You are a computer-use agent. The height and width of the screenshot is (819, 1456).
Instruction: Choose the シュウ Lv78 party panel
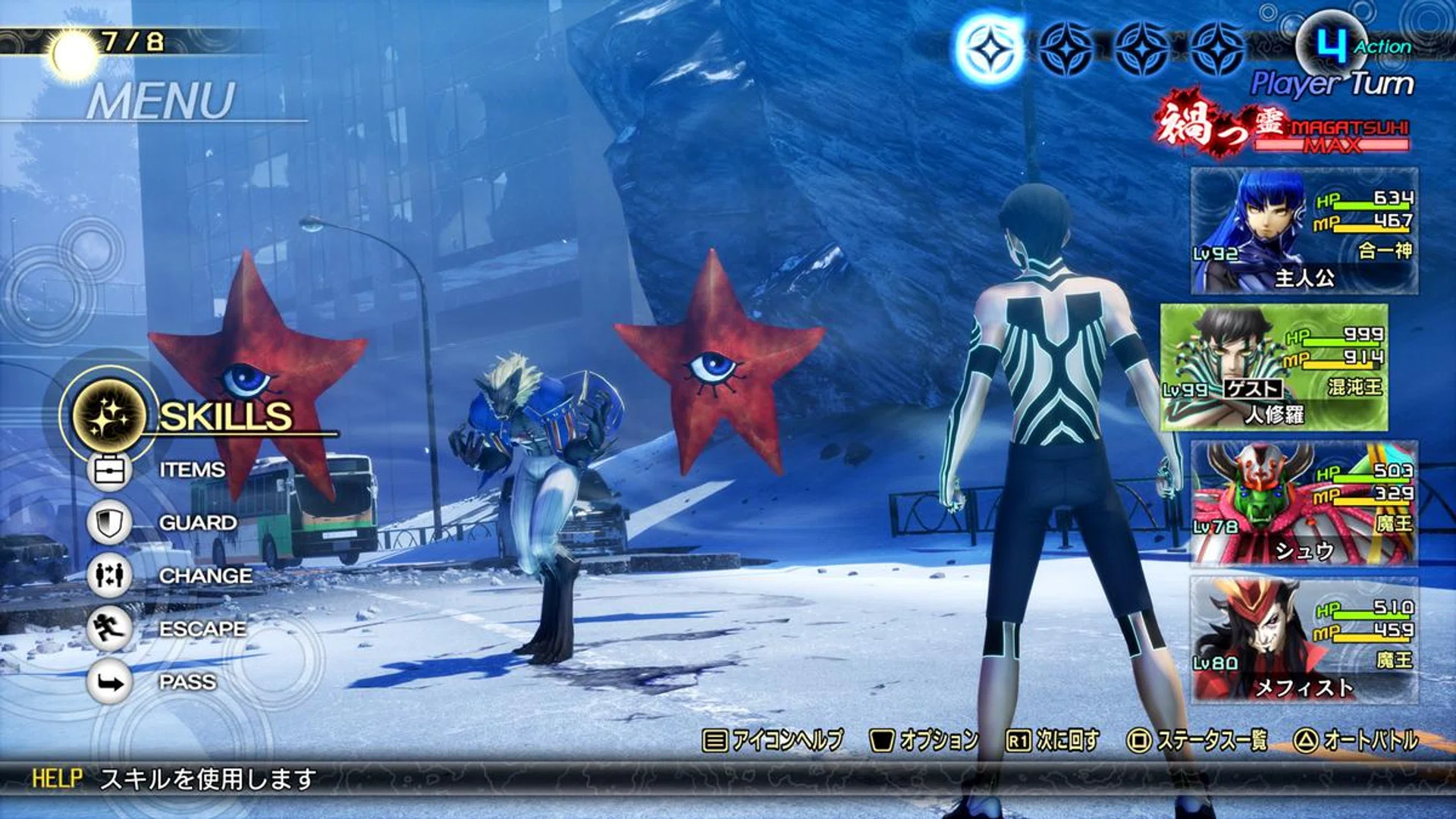(x=1304, y=504)
